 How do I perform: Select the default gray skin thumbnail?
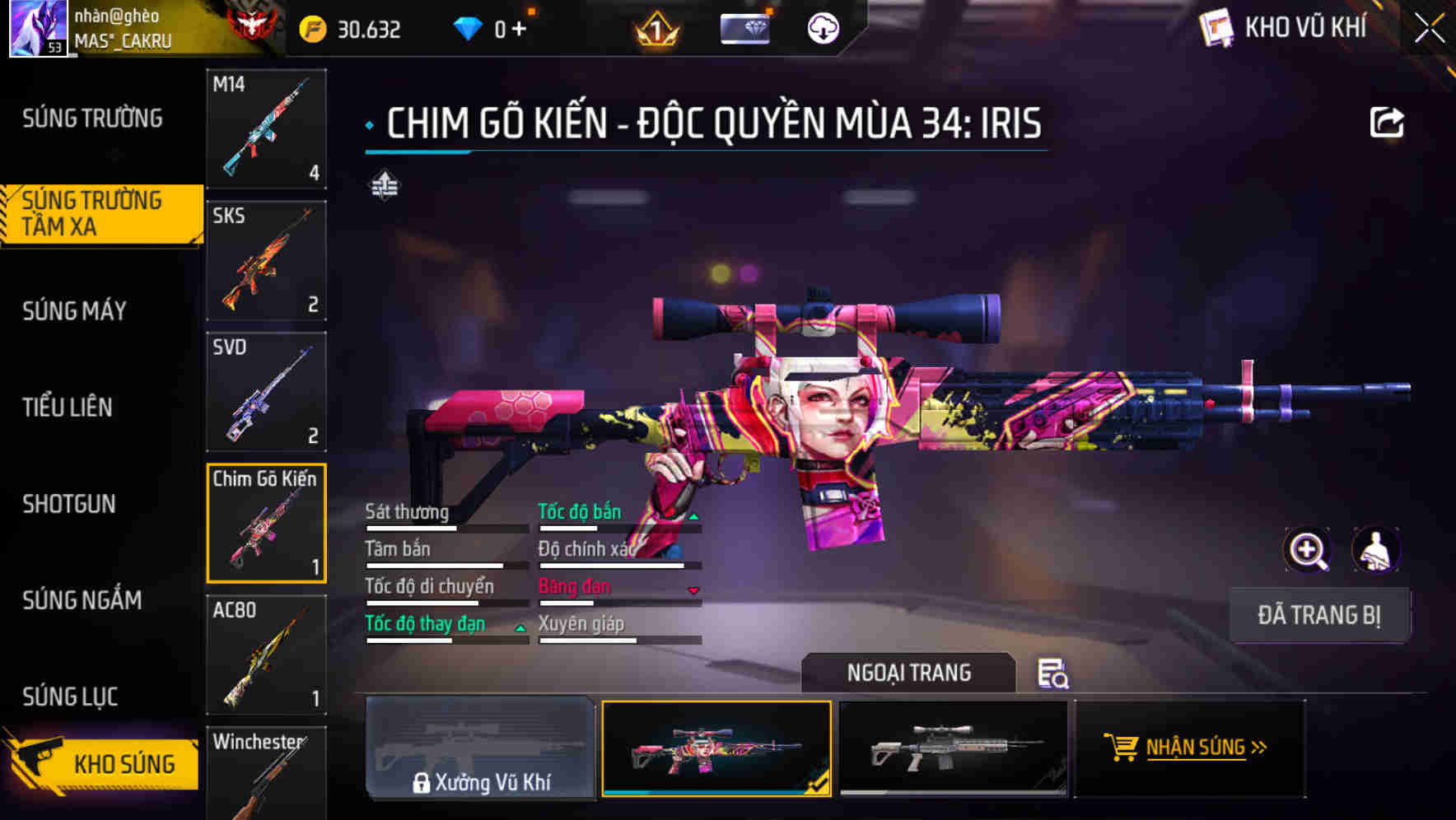tap(953, 748)
